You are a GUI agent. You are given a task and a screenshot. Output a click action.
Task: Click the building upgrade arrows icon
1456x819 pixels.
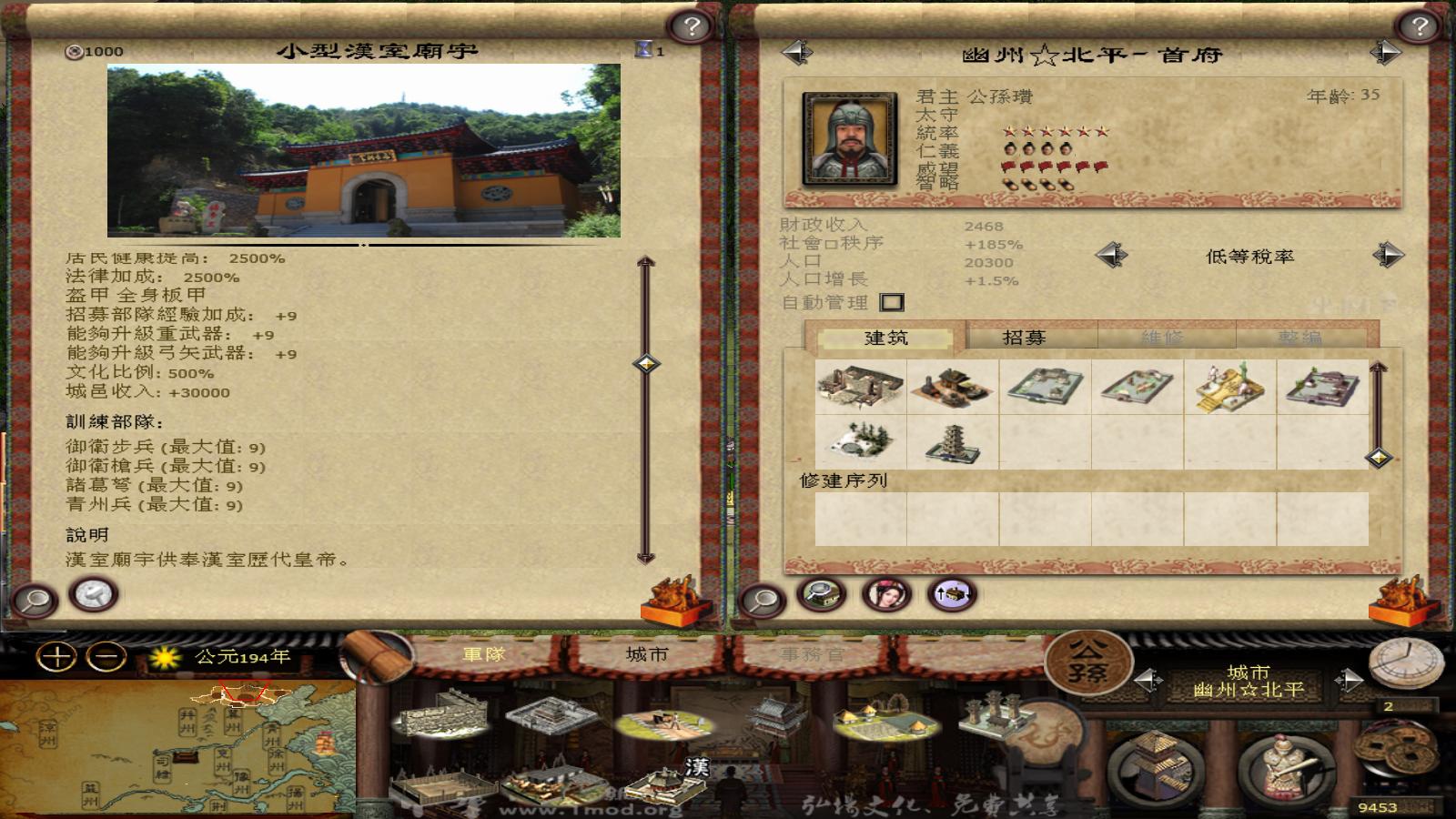point(949,598)
